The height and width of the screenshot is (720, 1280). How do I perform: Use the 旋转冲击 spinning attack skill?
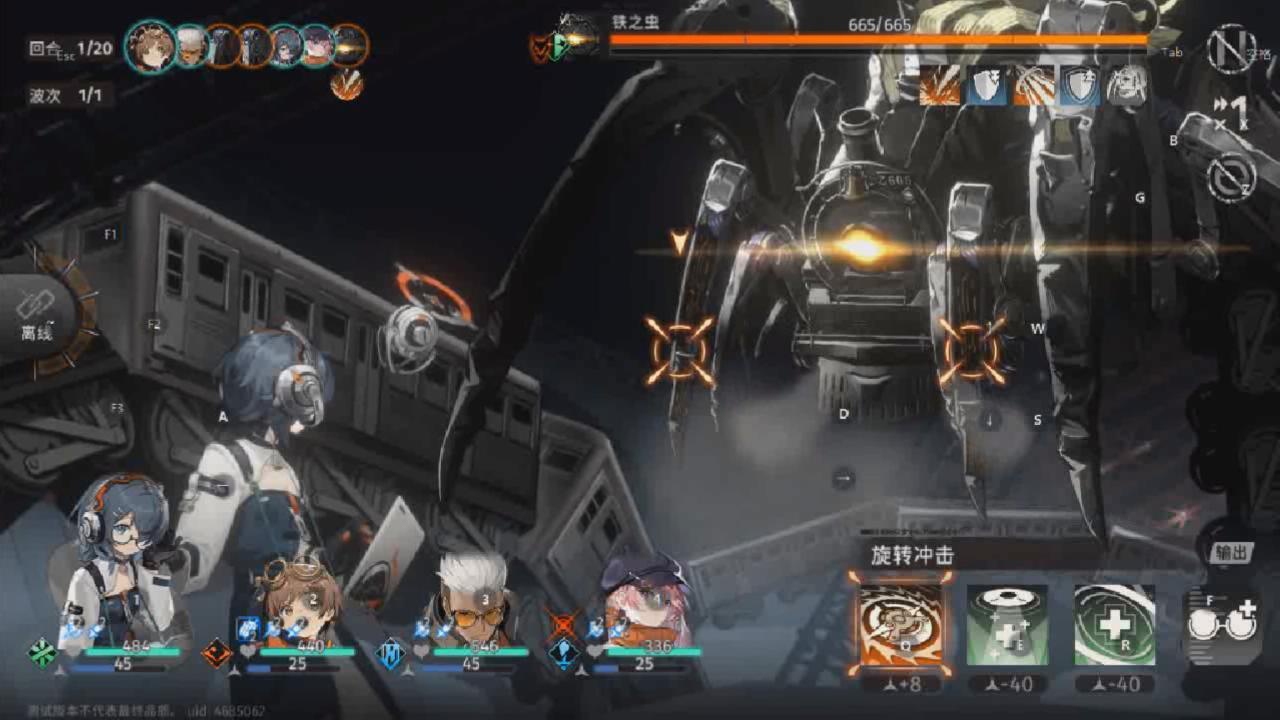pyautogui.click(x=900, y=625)
